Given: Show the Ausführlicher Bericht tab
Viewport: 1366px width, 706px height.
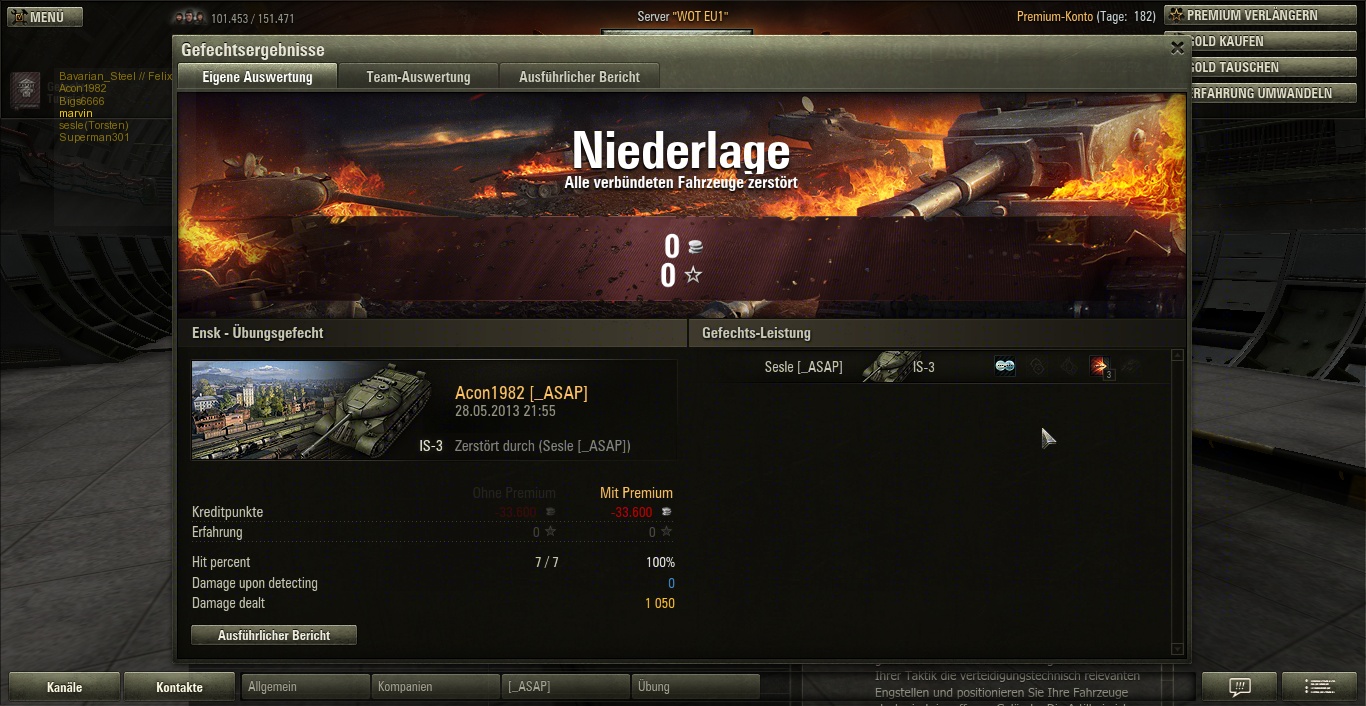Looking at the screenshot, I should click(x=579, y=77).
